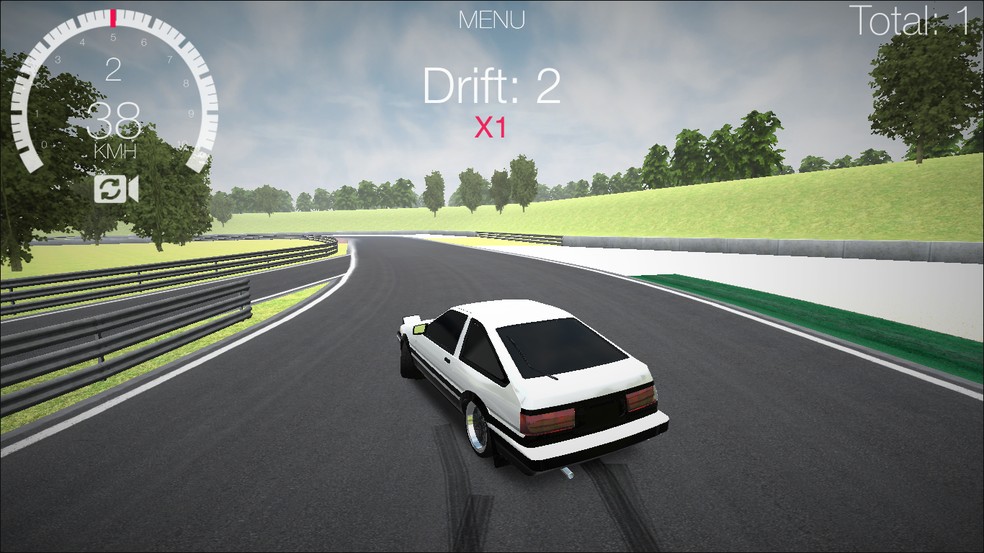Open the MENU button
984x553 pixels.
coord(491,19)
